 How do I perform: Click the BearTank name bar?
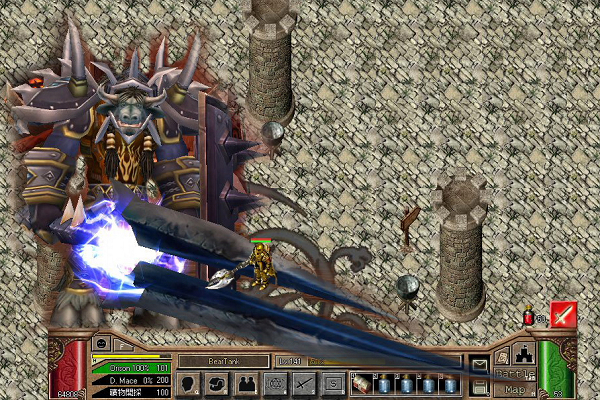click(x=223, y=361)
